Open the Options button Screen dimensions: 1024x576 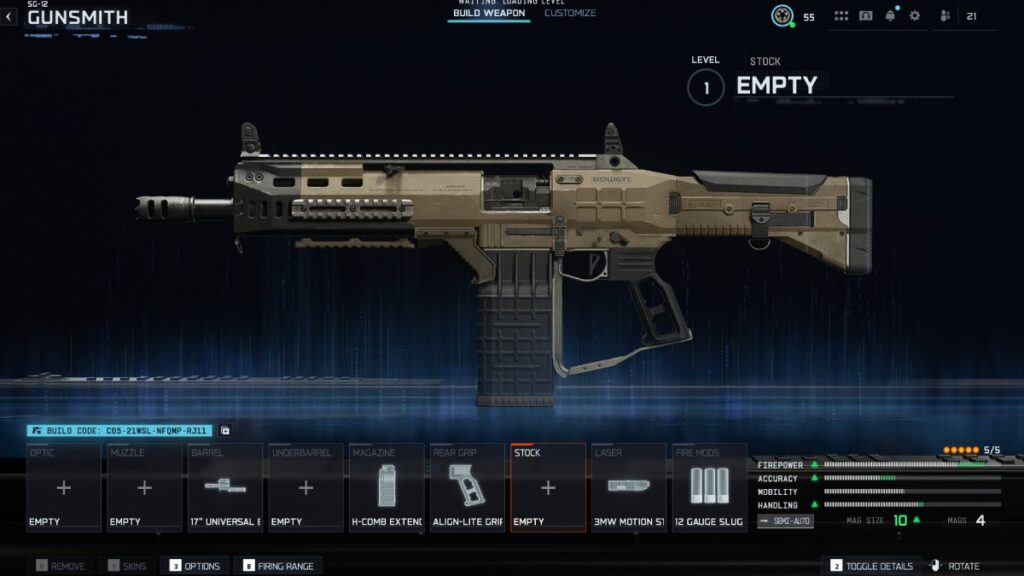195,566
